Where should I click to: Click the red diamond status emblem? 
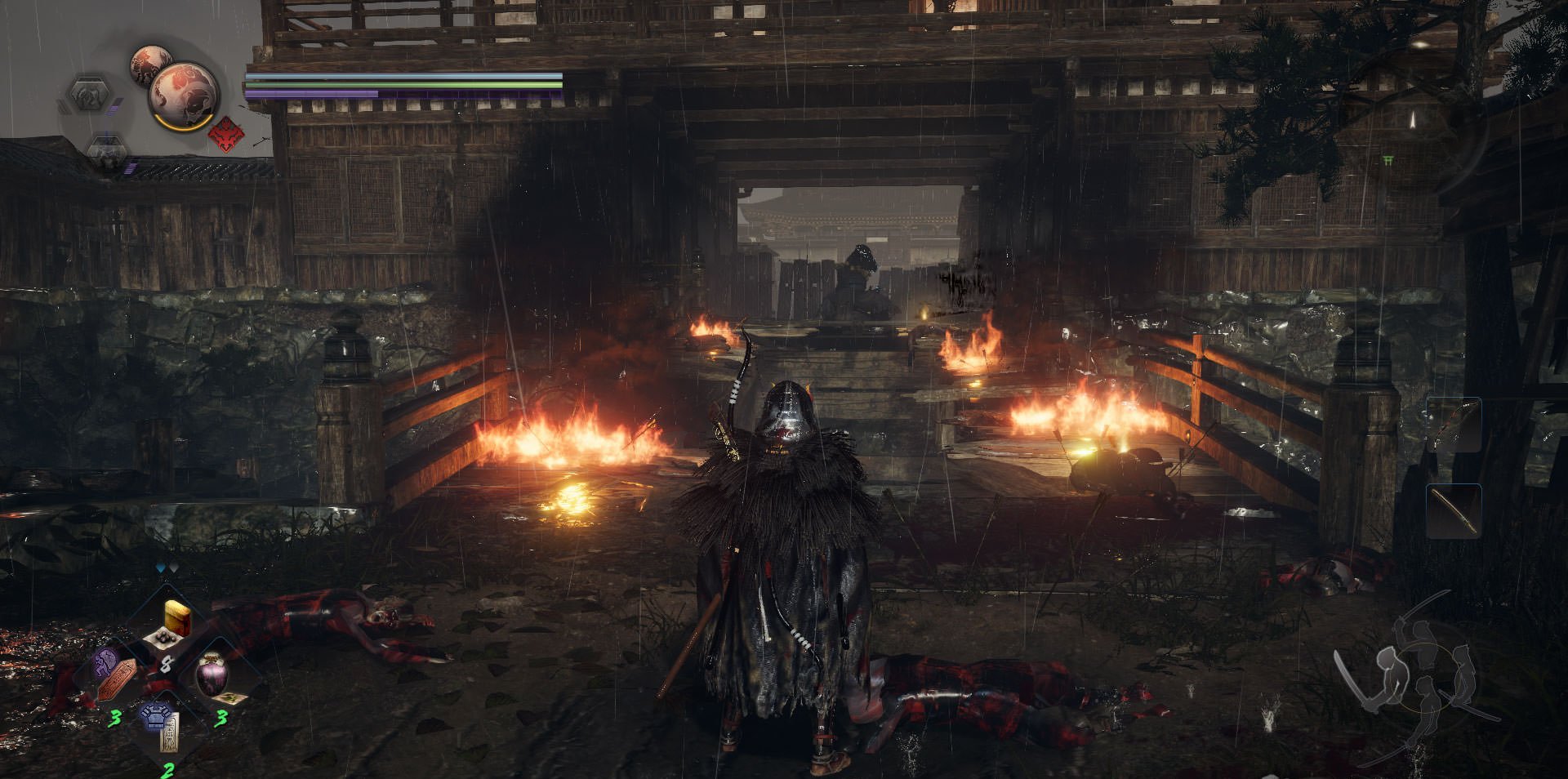pyautogui.click(x=225, y=134)
